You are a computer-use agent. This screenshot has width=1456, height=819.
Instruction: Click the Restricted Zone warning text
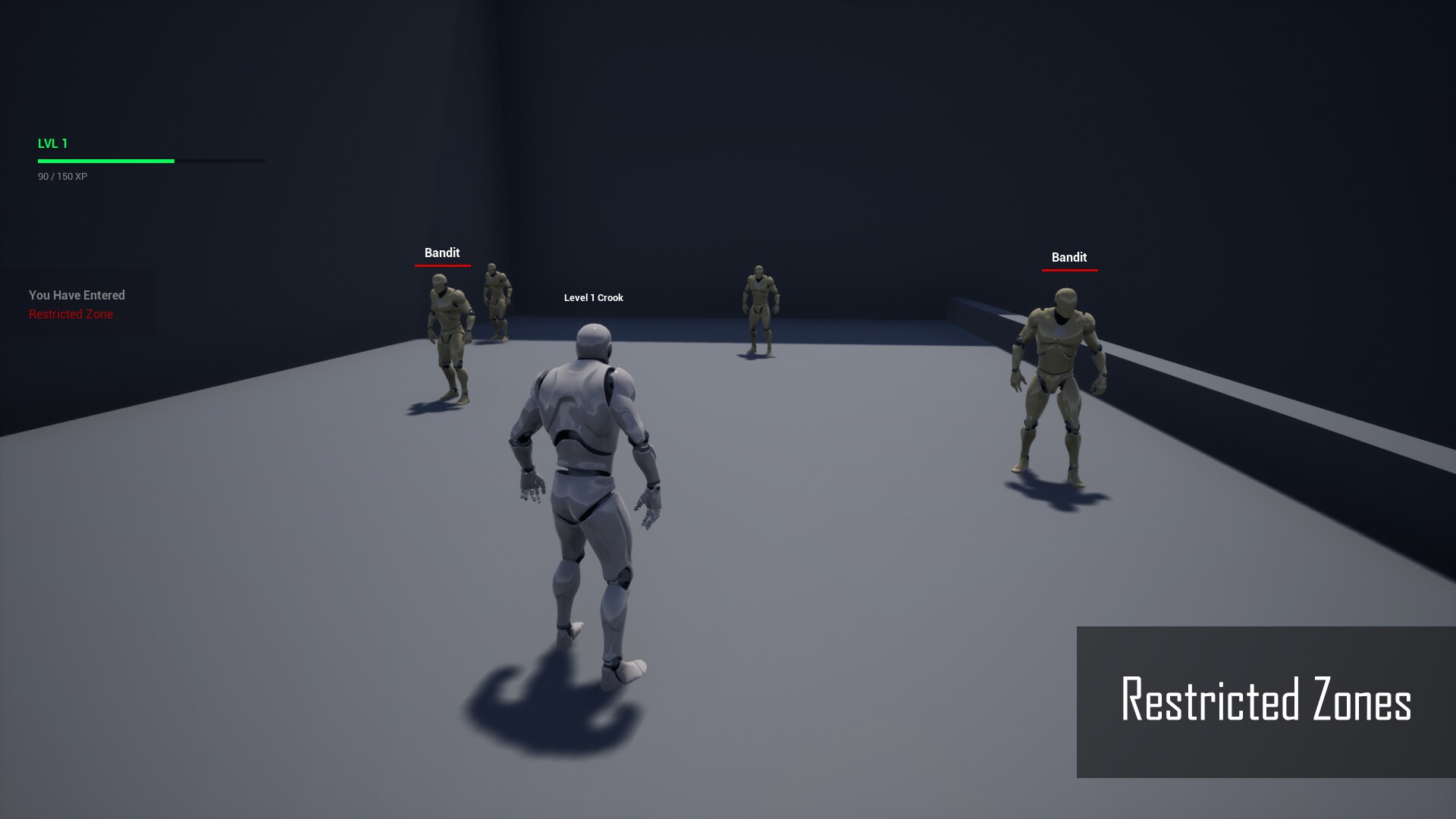(x=71, y=314)
